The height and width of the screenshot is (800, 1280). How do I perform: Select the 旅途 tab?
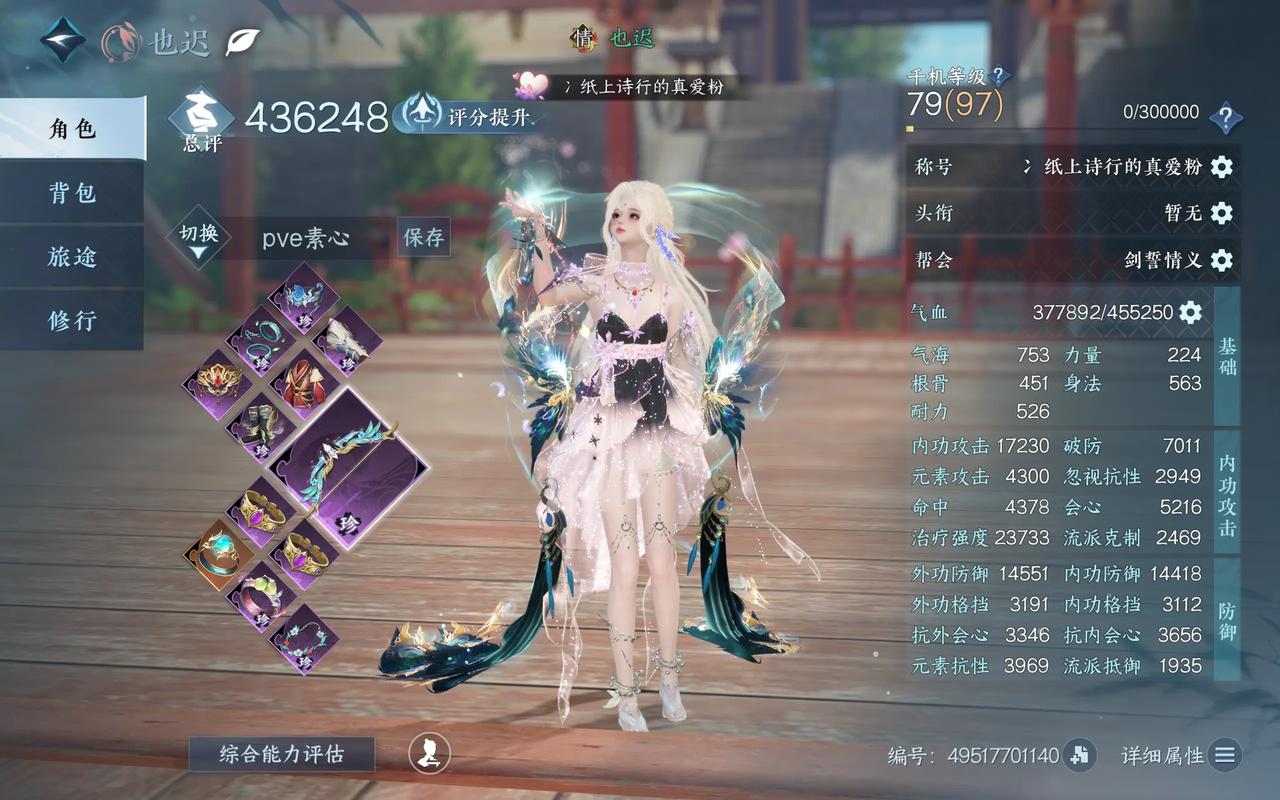point(72,257)
